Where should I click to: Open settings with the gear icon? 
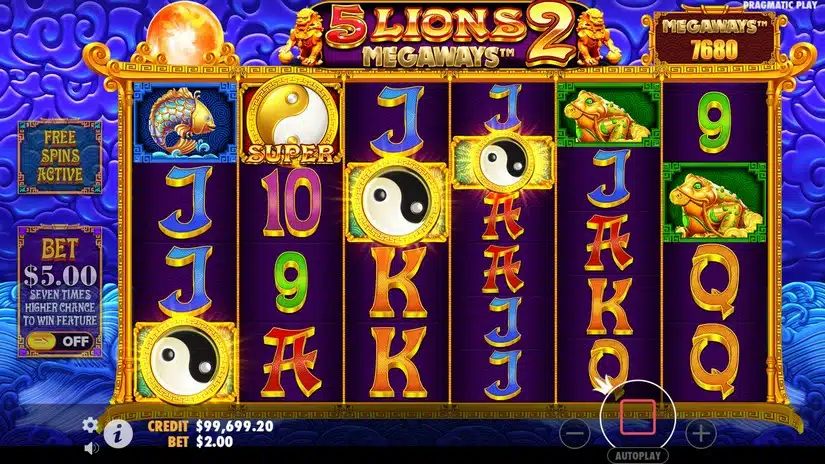pos(90,424)
